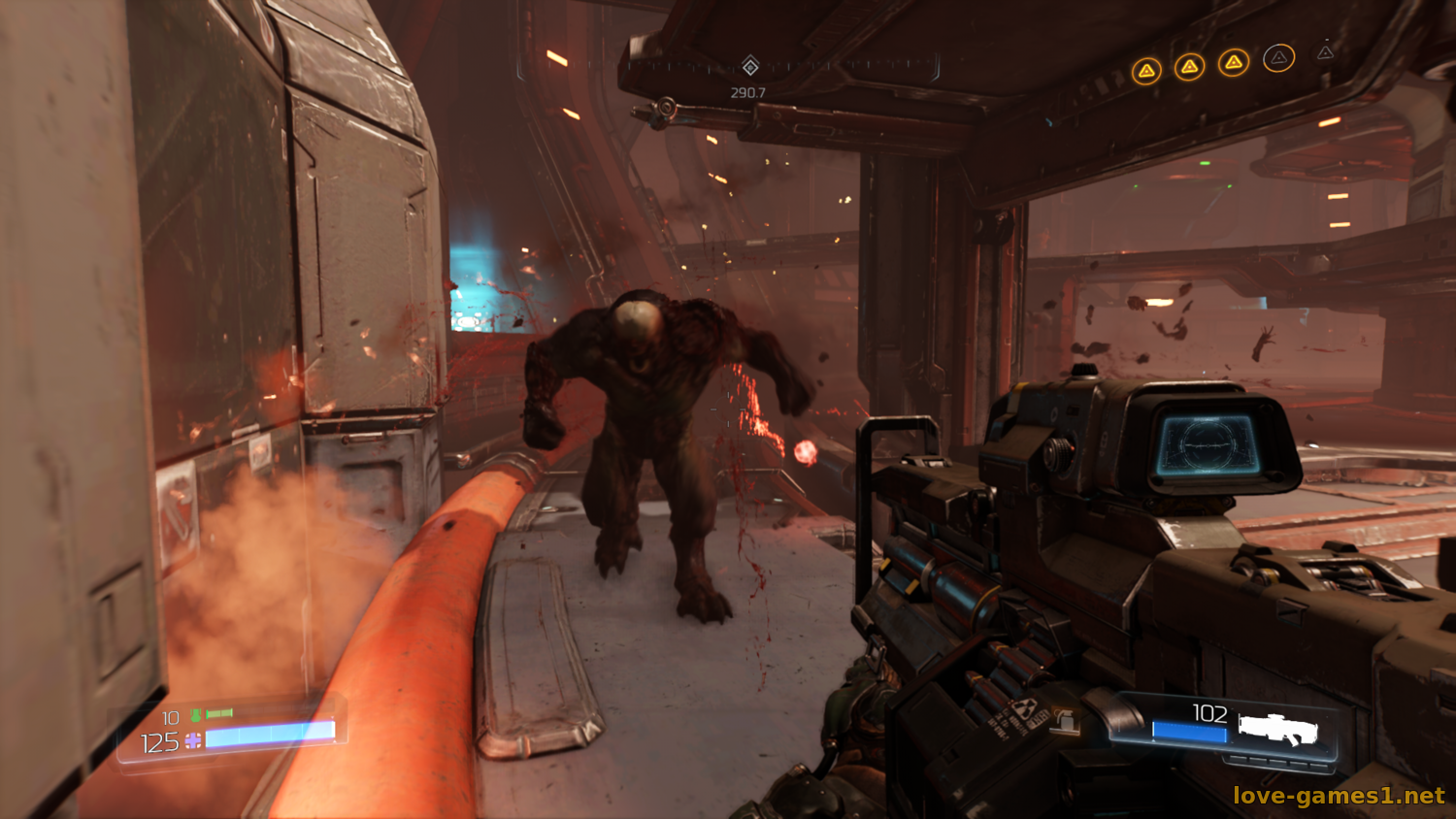Click the diamond objective marker on the compass
1456x819 pixels.
point(749,66)
